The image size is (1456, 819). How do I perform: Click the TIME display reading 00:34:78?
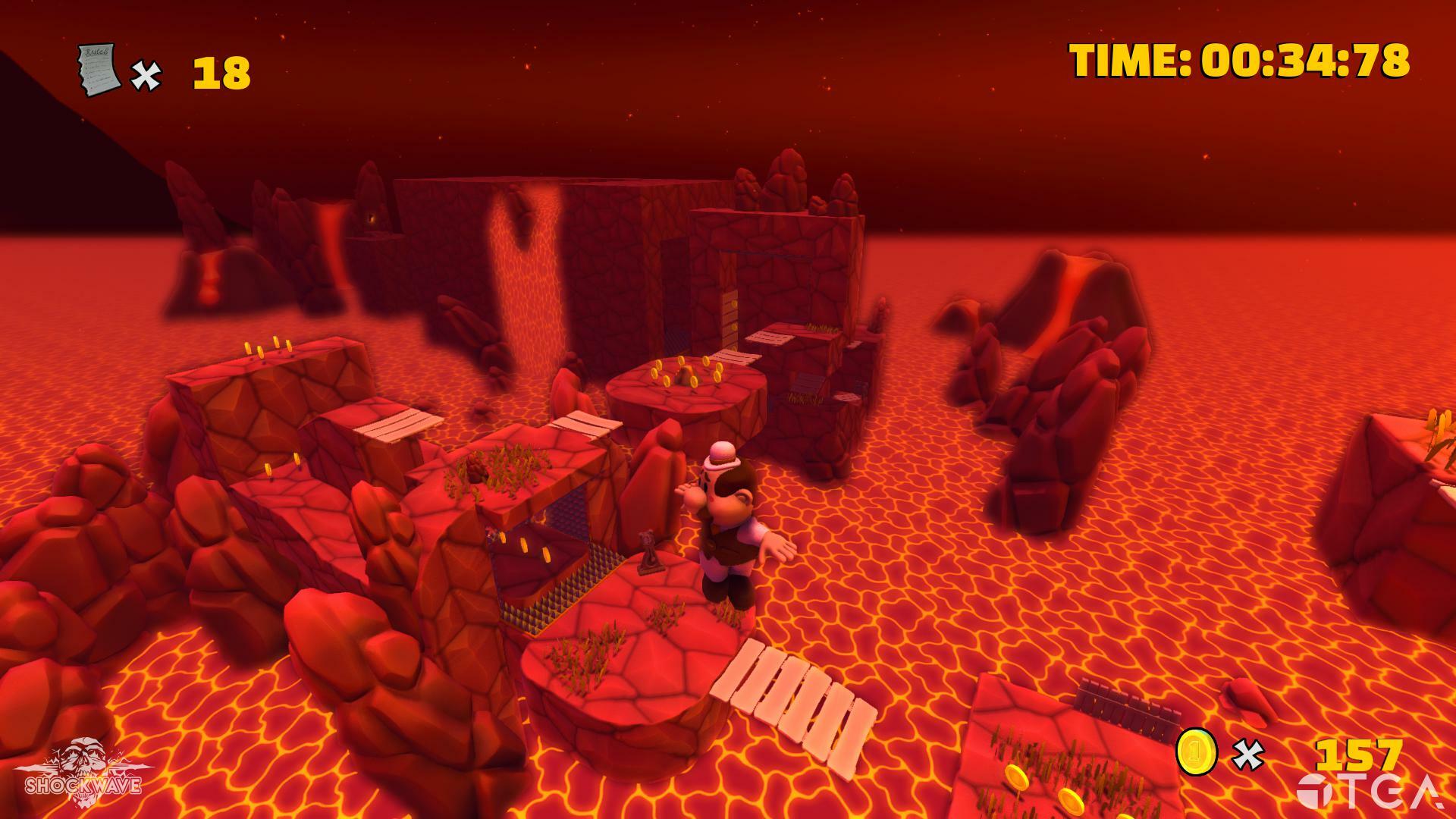pos(1241,61)
